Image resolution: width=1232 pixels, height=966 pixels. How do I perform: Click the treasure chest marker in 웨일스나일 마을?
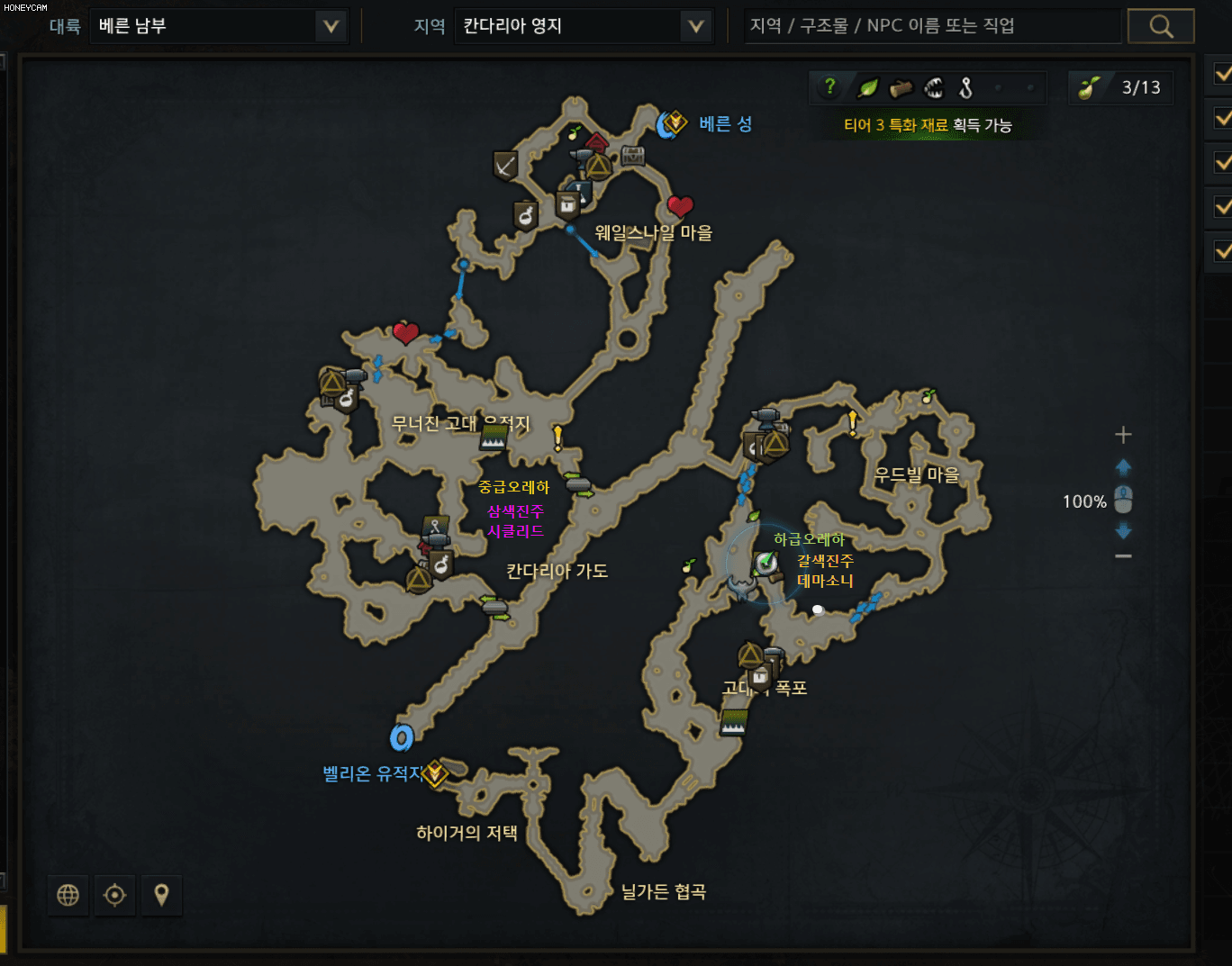(x=633, y=155)
